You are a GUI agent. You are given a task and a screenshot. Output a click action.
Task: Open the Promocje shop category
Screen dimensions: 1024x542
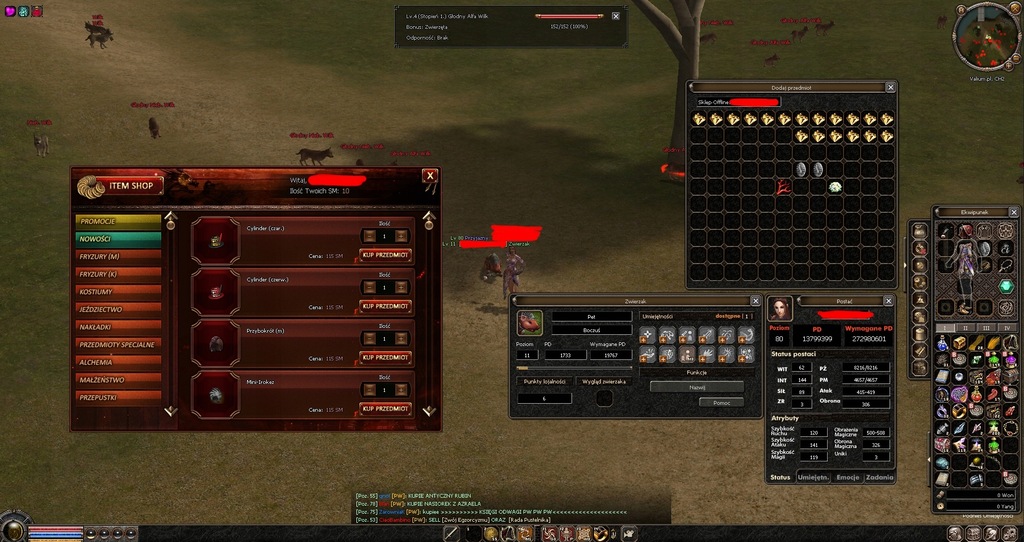click(x=118, y=221)
